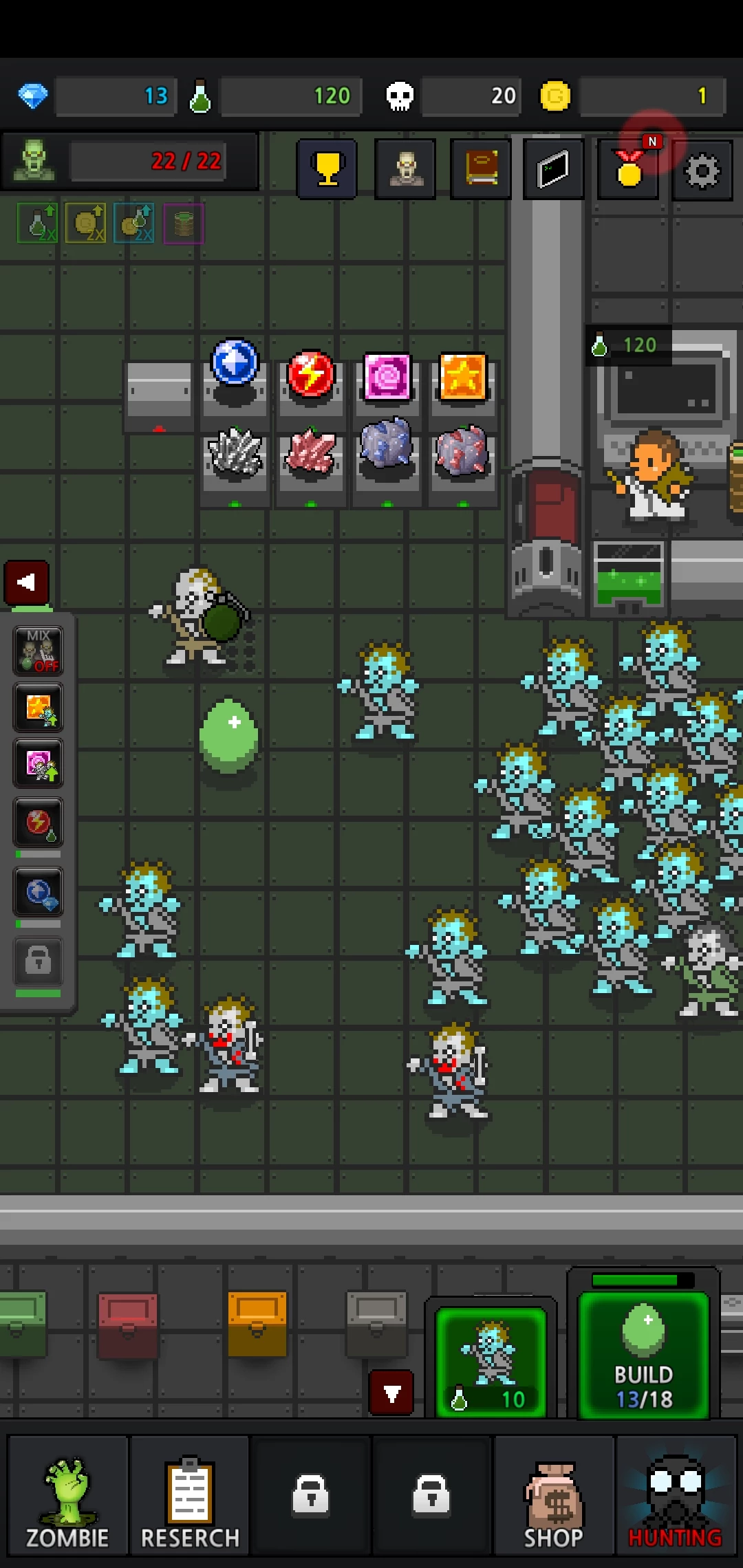Image resolution: width=743 pixels, height=1568 pixels.
Task: Activate the blue orb gem skill
Action: click(x=38, y=892)
